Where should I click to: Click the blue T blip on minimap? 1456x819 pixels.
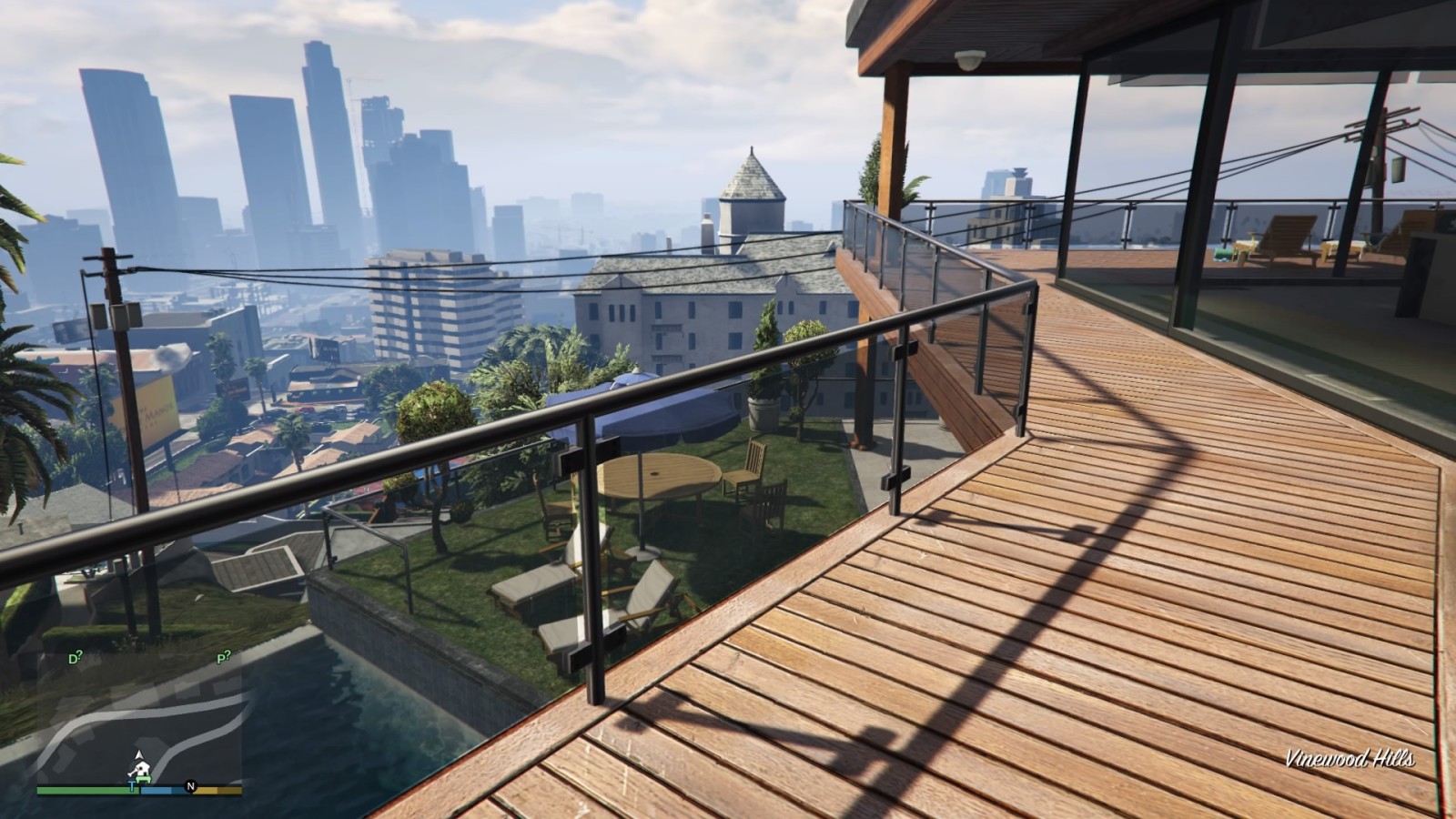(133, 788)
